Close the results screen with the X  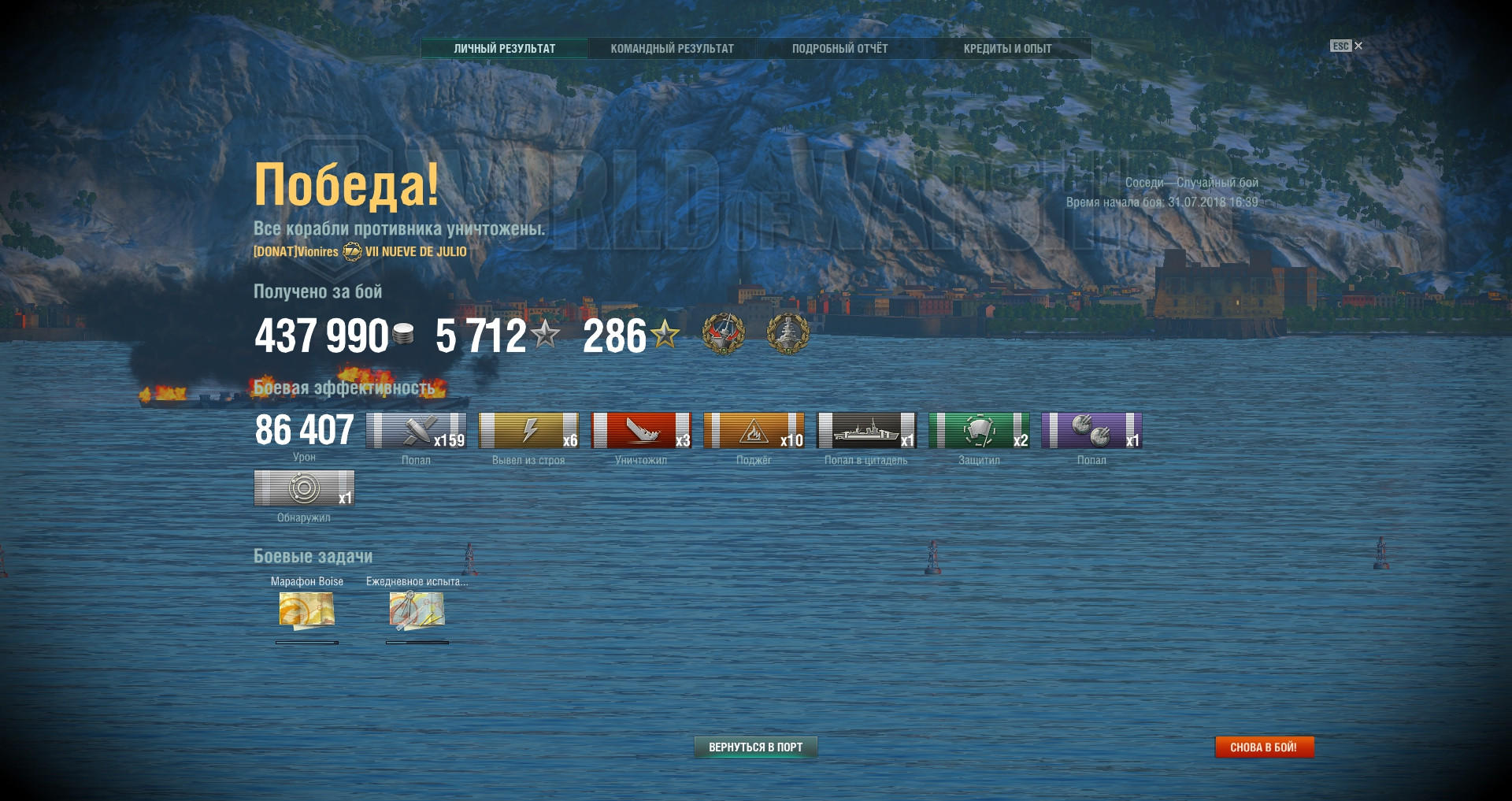click(1358, 46)
